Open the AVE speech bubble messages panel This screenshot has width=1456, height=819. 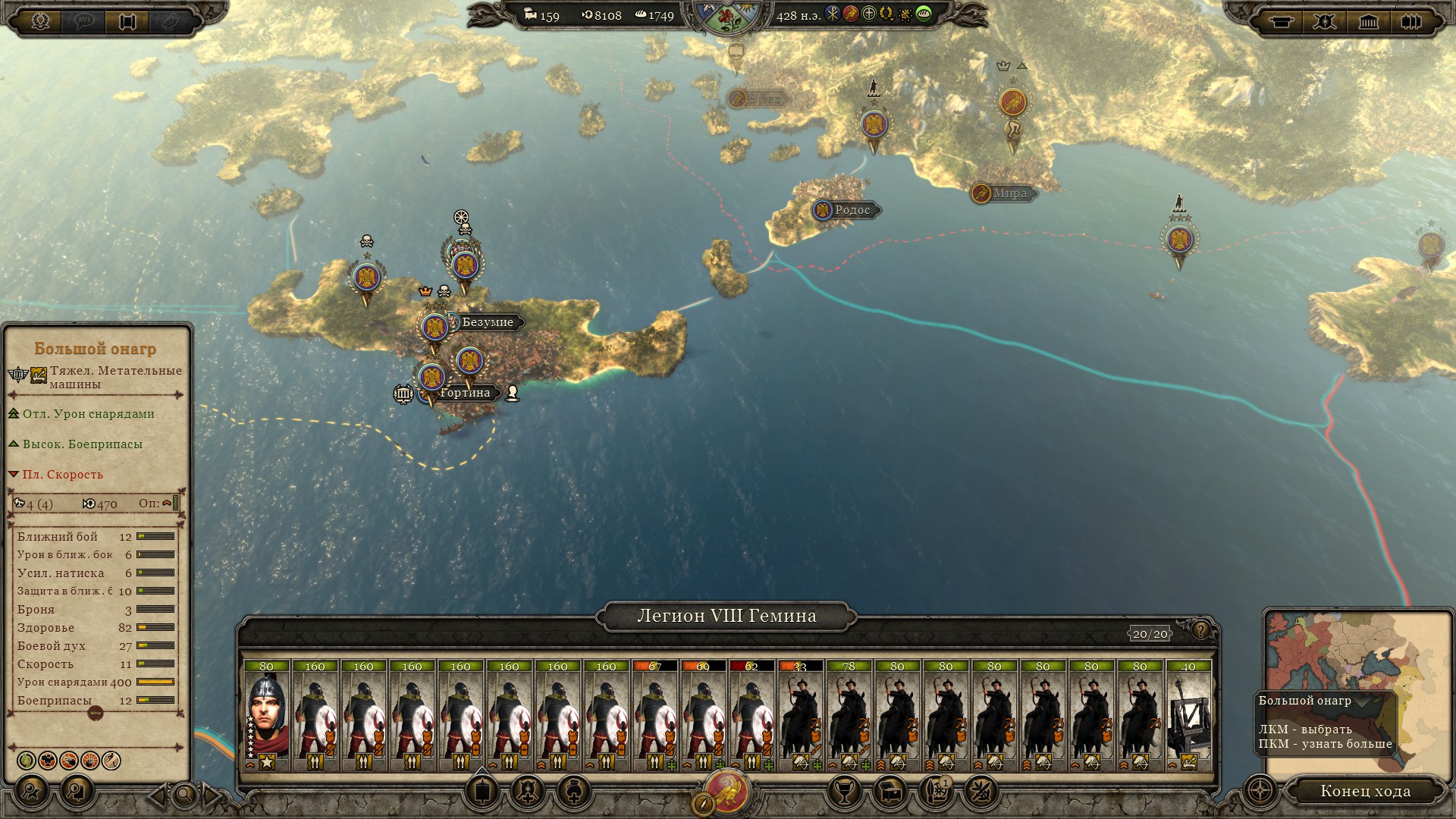click(x=83, y=21)
